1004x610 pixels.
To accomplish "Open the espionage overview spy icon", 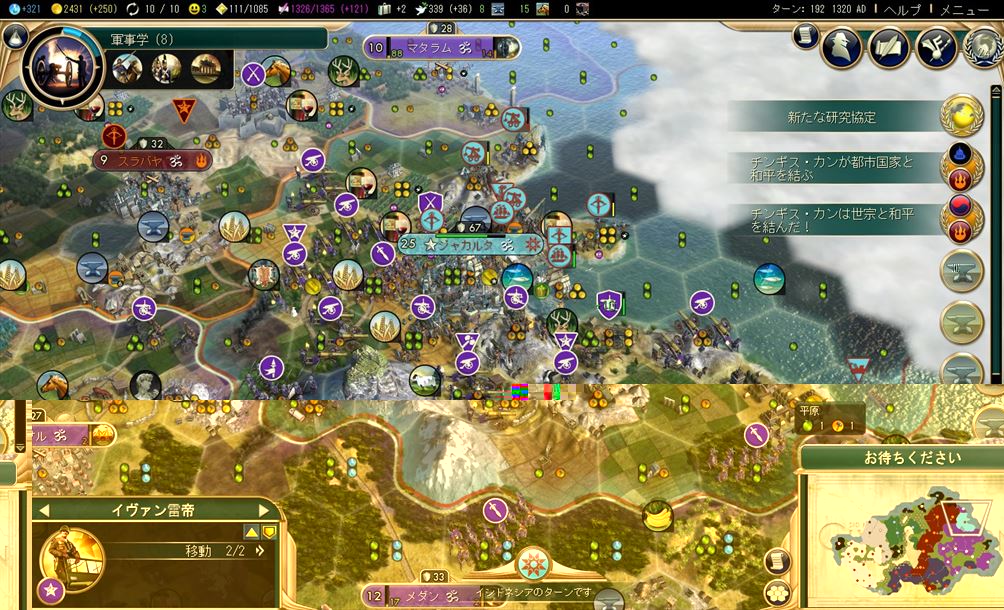I will pyautogui.click(x=842, y=46).
